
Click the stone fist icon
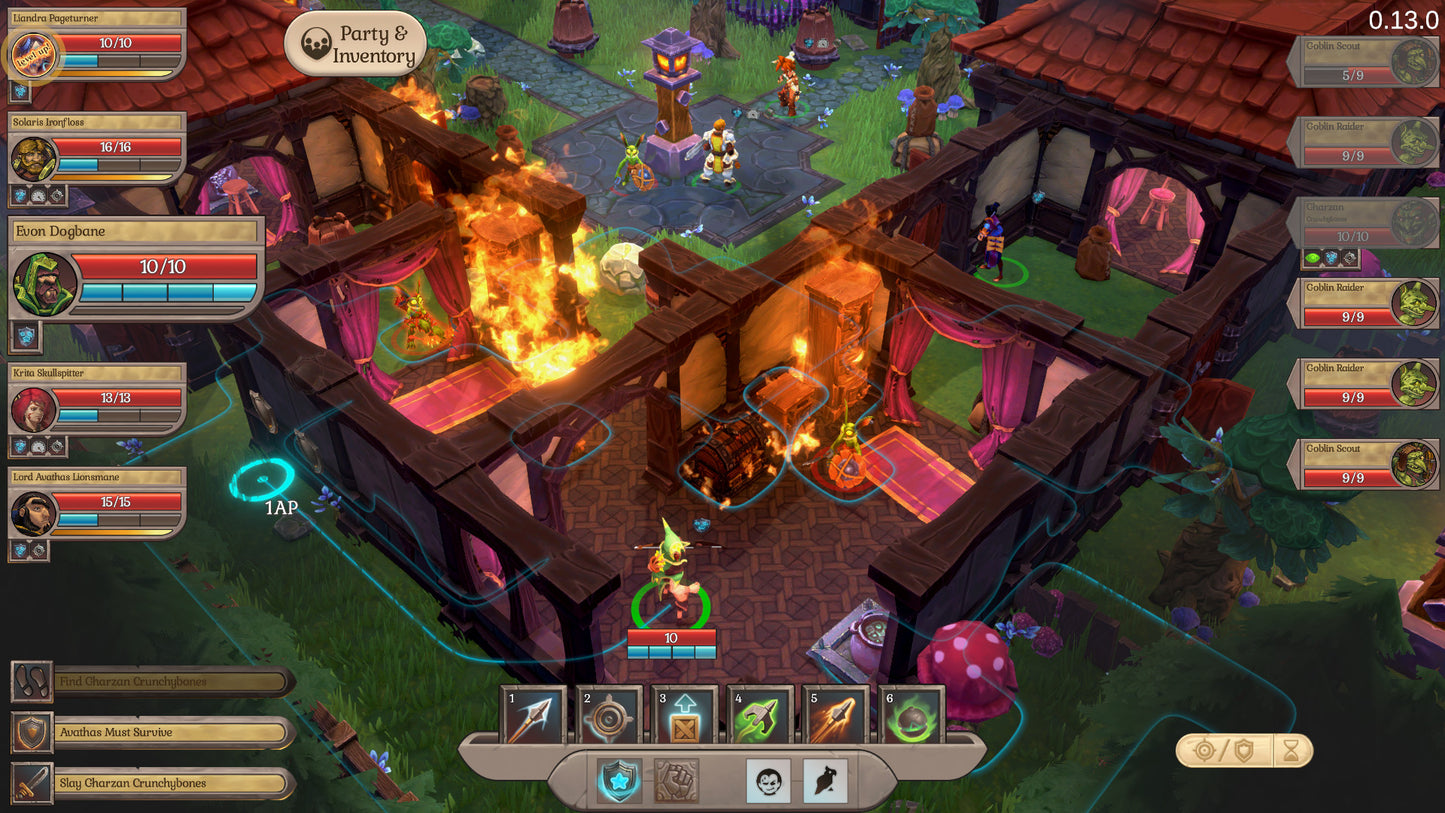tap(676, 780)
